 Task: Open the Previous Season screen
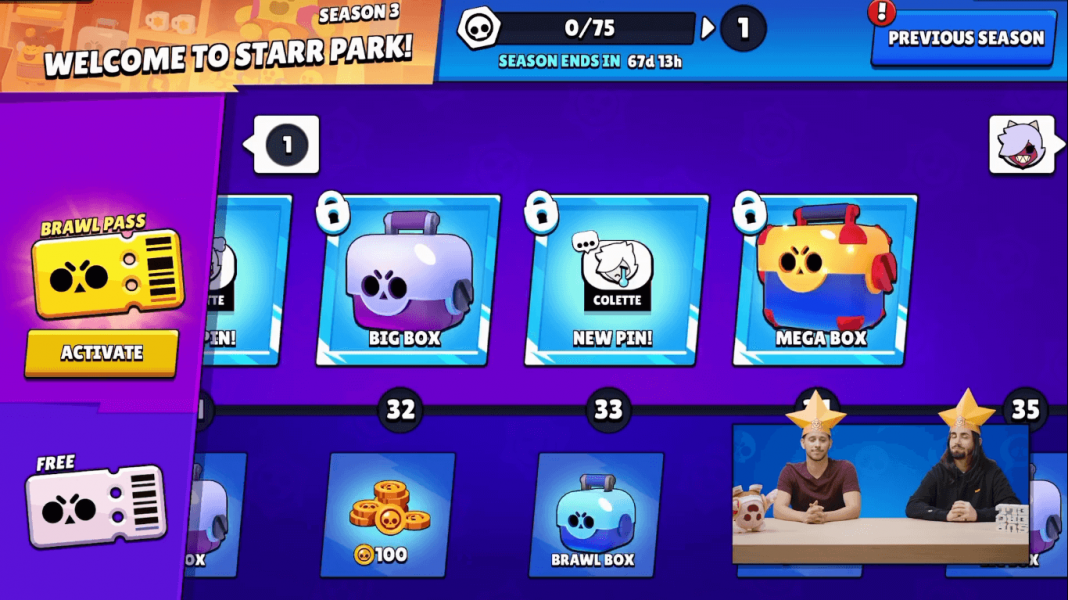[x=965, y=38]
